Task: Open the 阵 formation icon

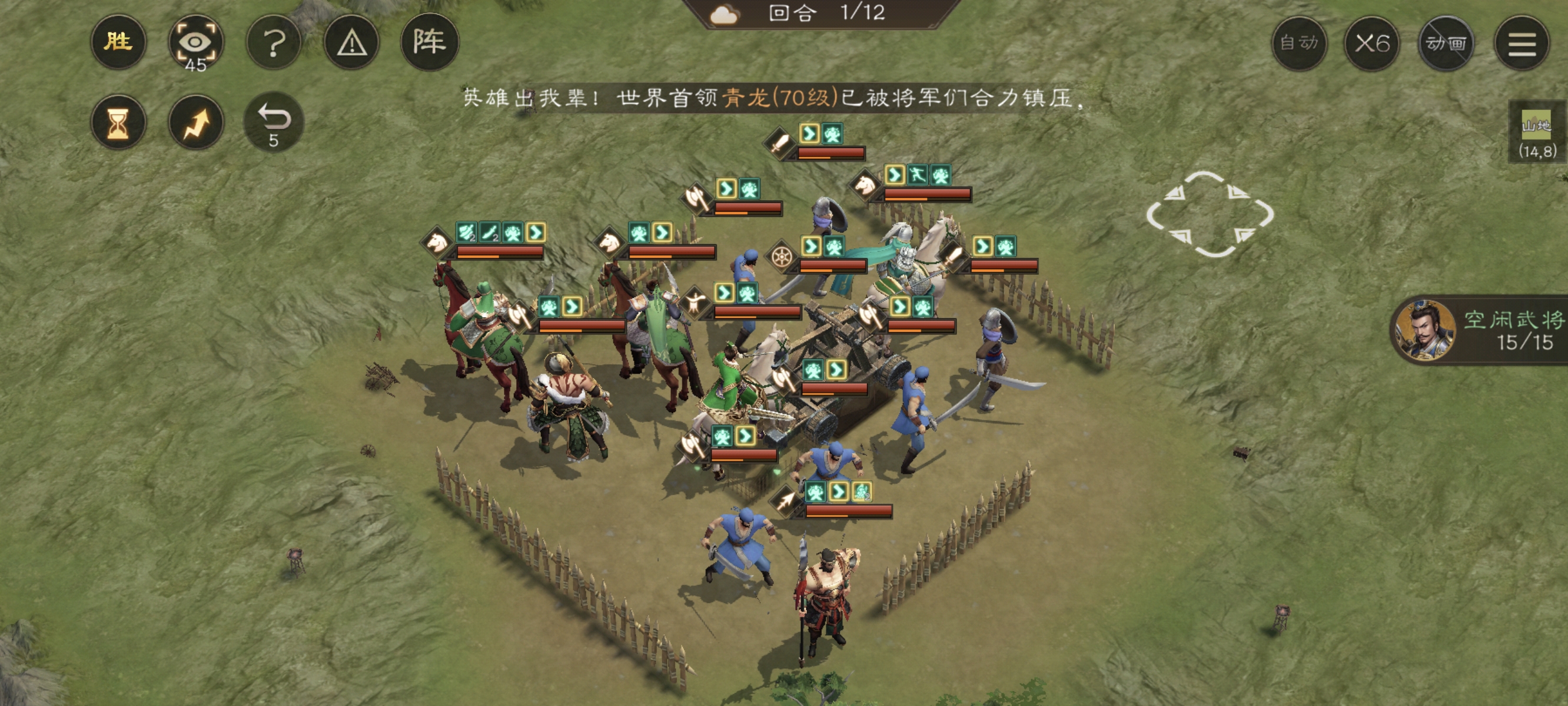Action: 433,41
